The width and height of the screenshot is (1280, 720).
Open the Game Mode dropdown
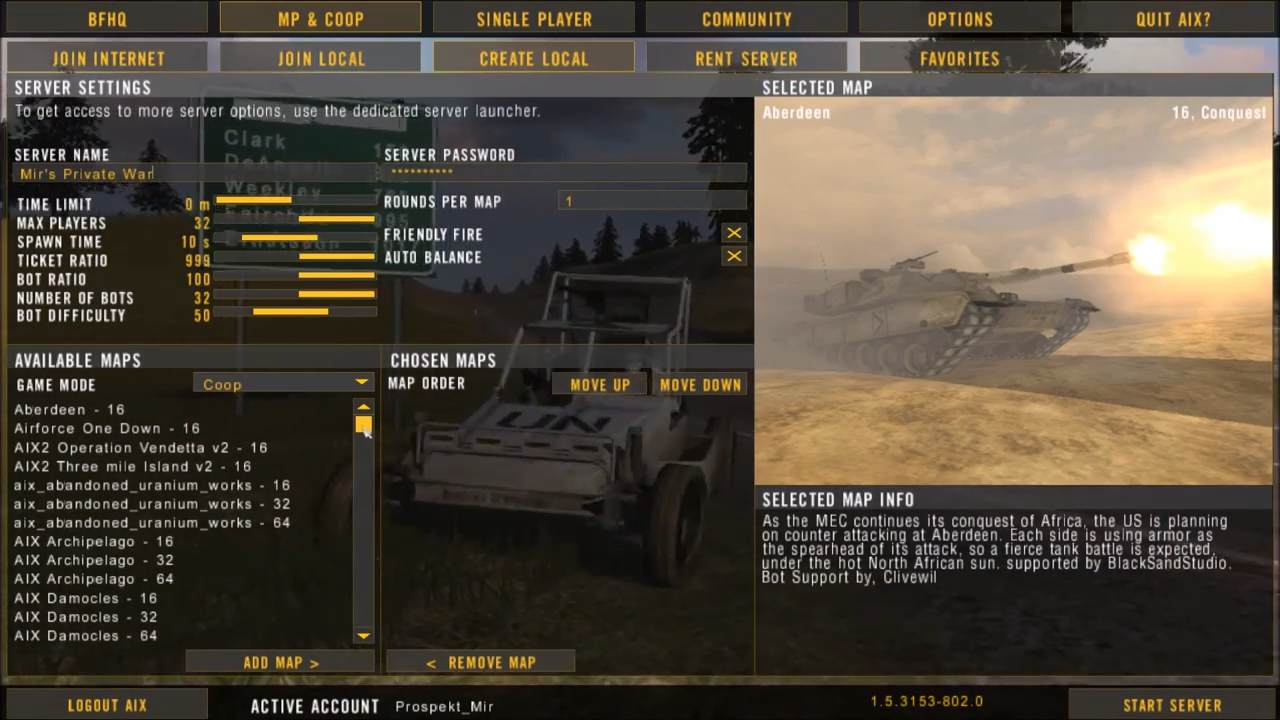coord(283,383)
